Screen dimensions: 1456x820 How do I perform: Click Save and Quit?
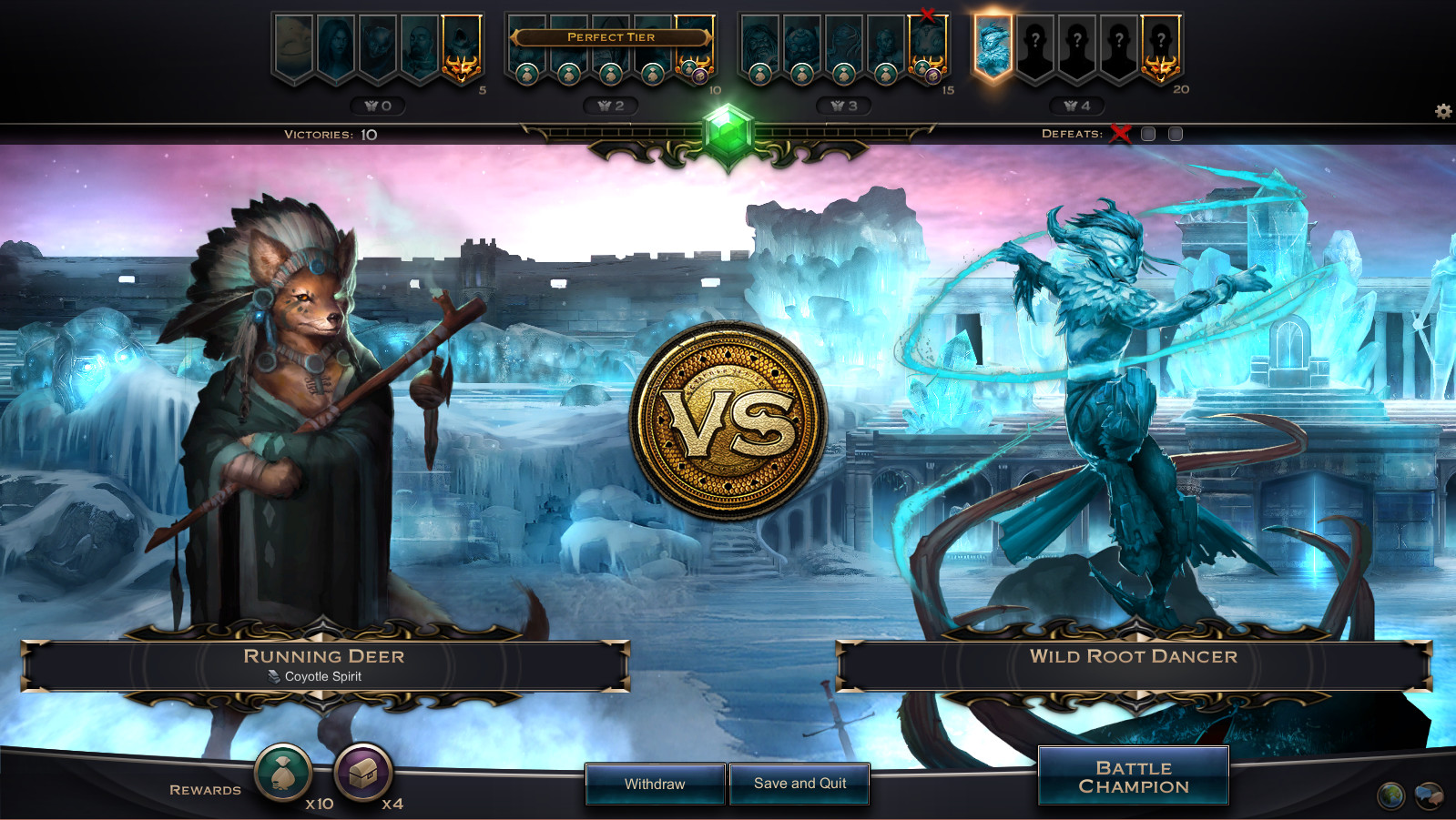point(799,784)
